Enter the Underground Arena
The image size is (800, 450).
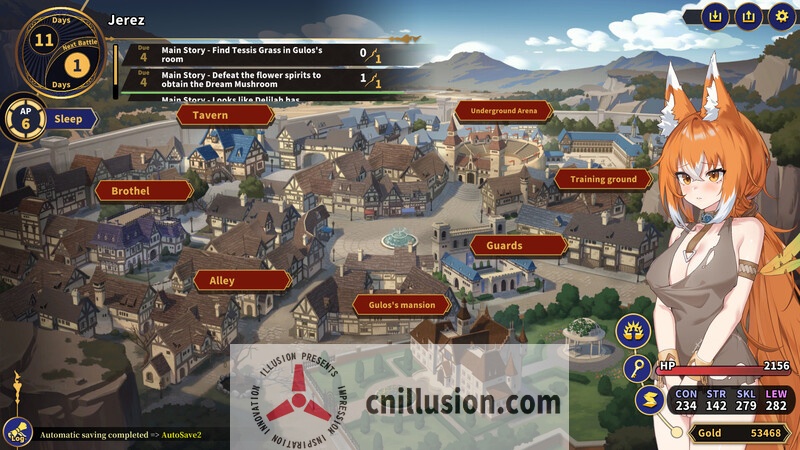click(x=503, y=111)
